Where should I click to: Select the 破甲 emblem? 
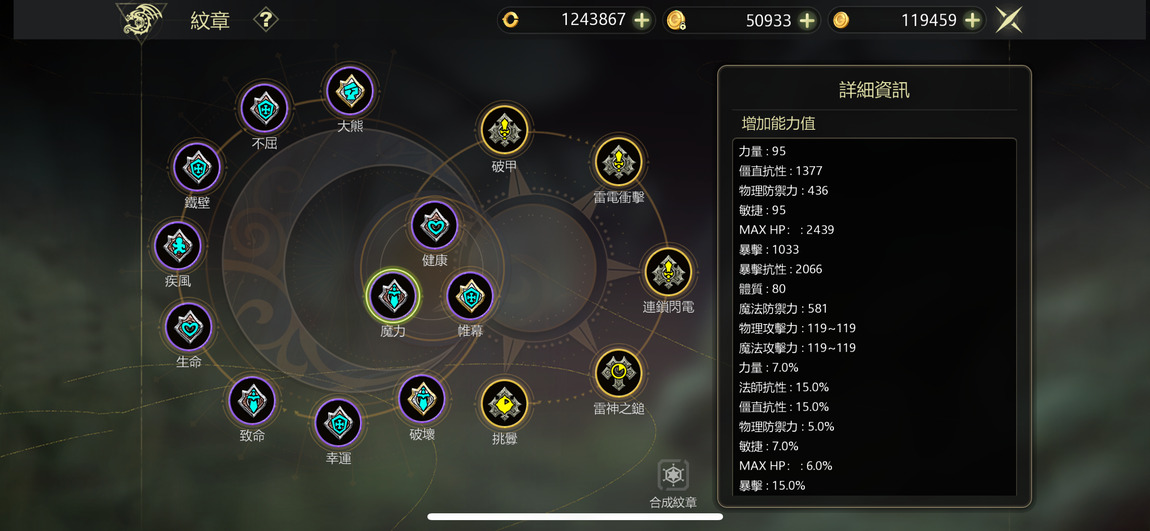point(505,130)
